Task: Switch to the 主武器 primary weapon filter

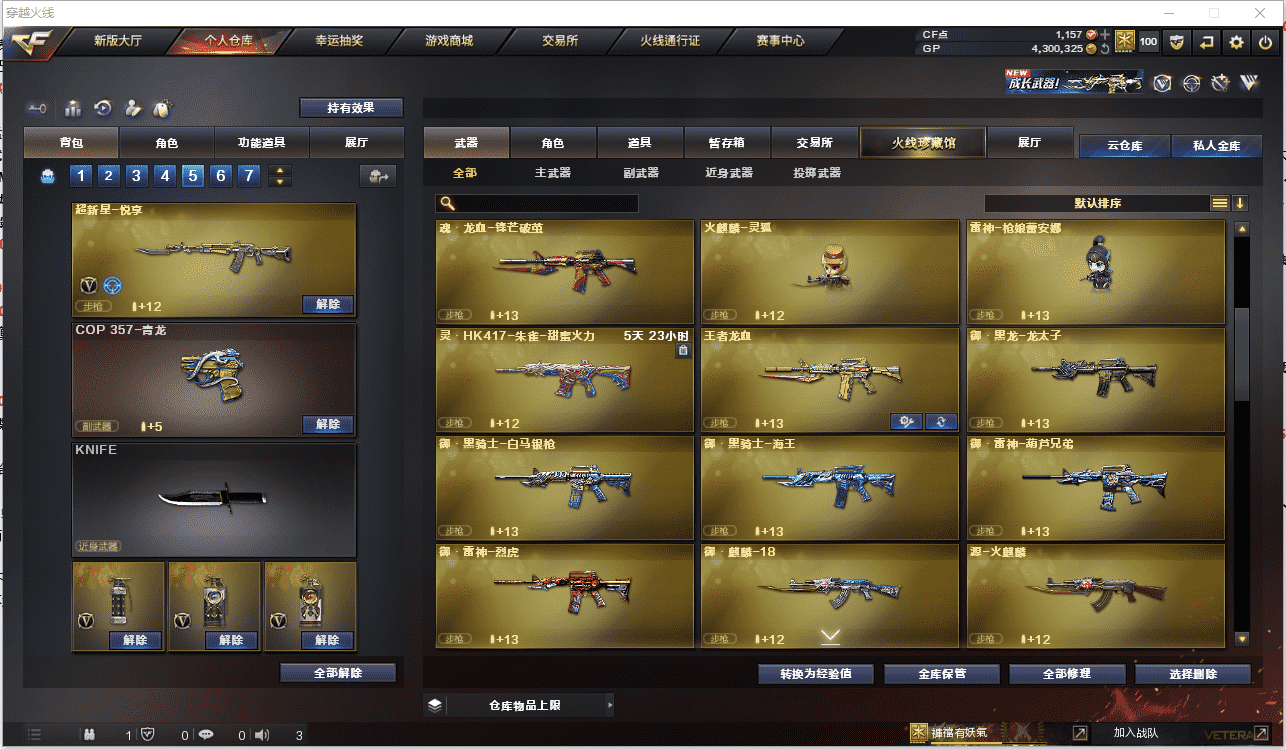Action: pos(552,173)
